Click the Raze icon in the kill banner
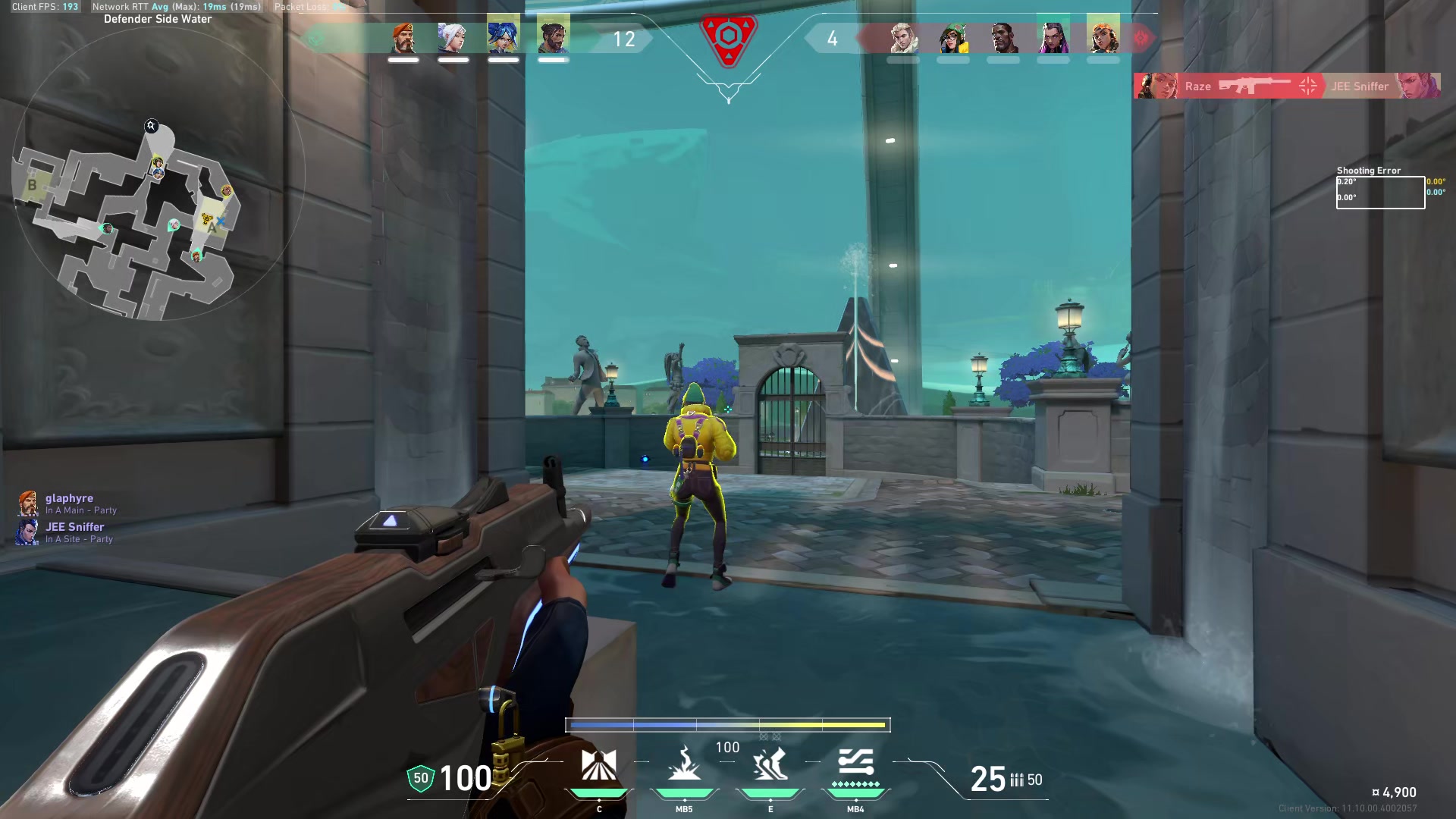Screen dimensions: 1456x819 pos(1158,86)
